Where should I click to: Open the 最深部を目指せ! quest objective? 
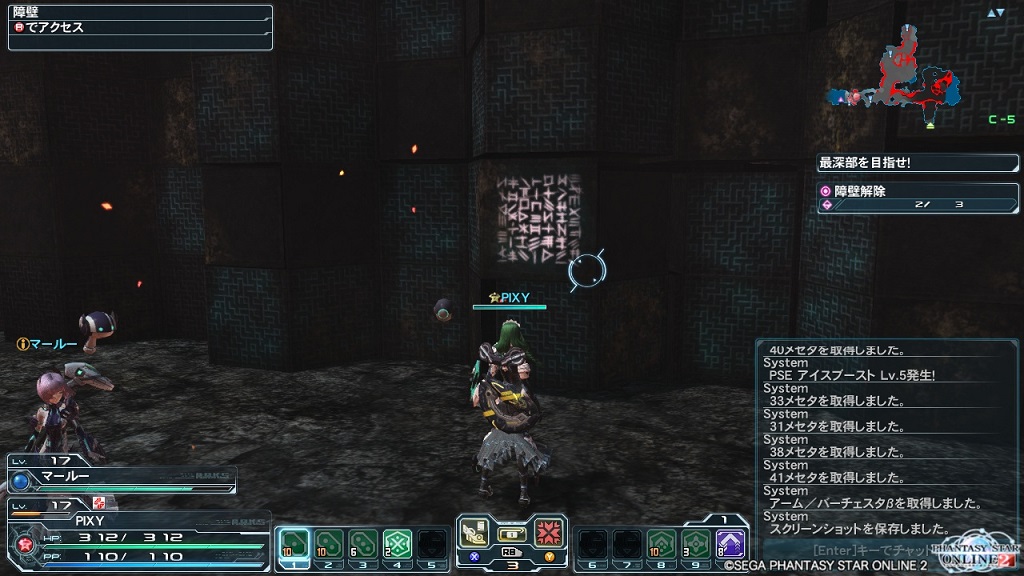(917, 162)
